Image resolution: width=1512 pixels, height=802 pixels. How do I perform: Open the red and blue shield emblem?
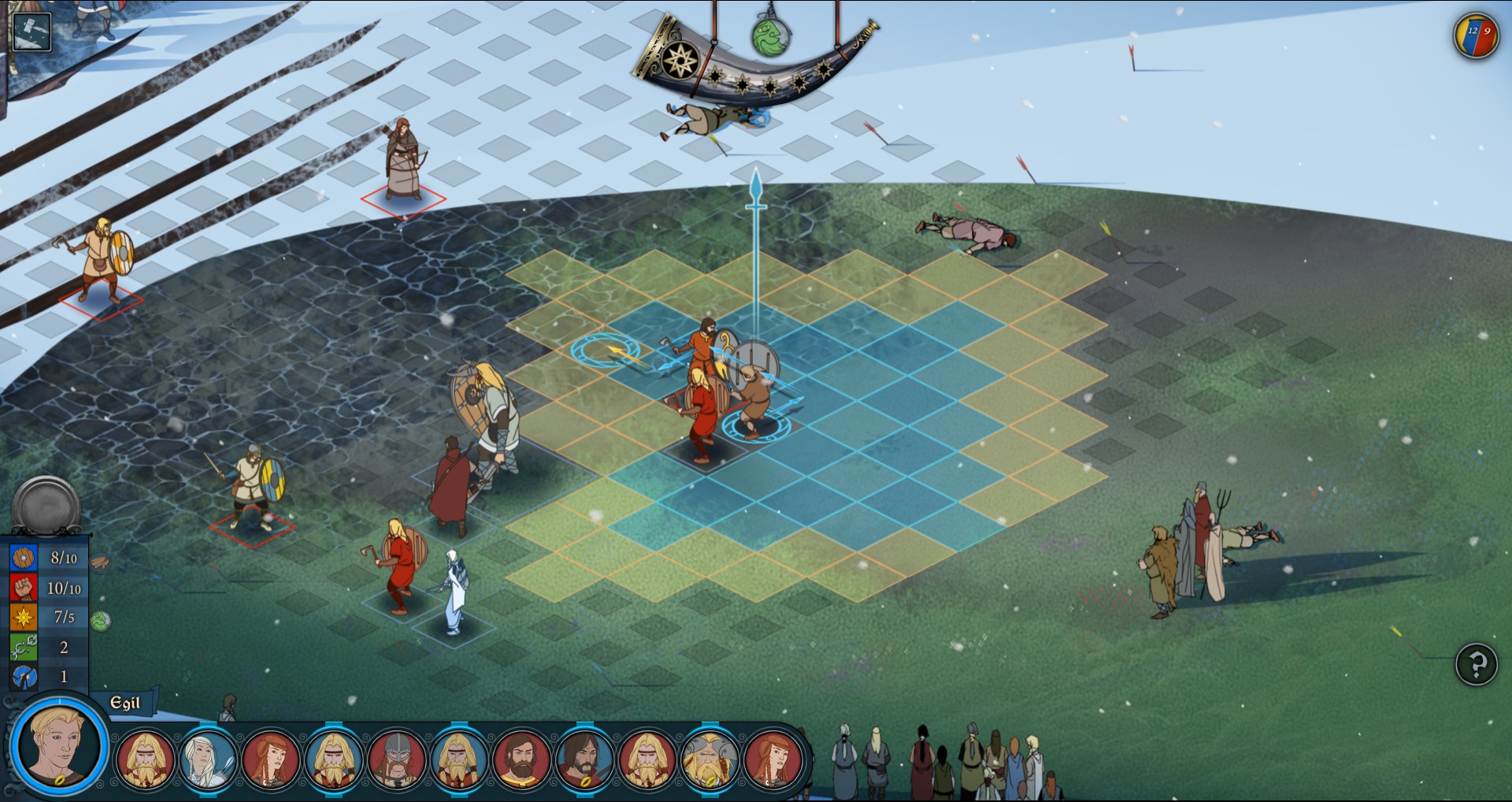1475,35
